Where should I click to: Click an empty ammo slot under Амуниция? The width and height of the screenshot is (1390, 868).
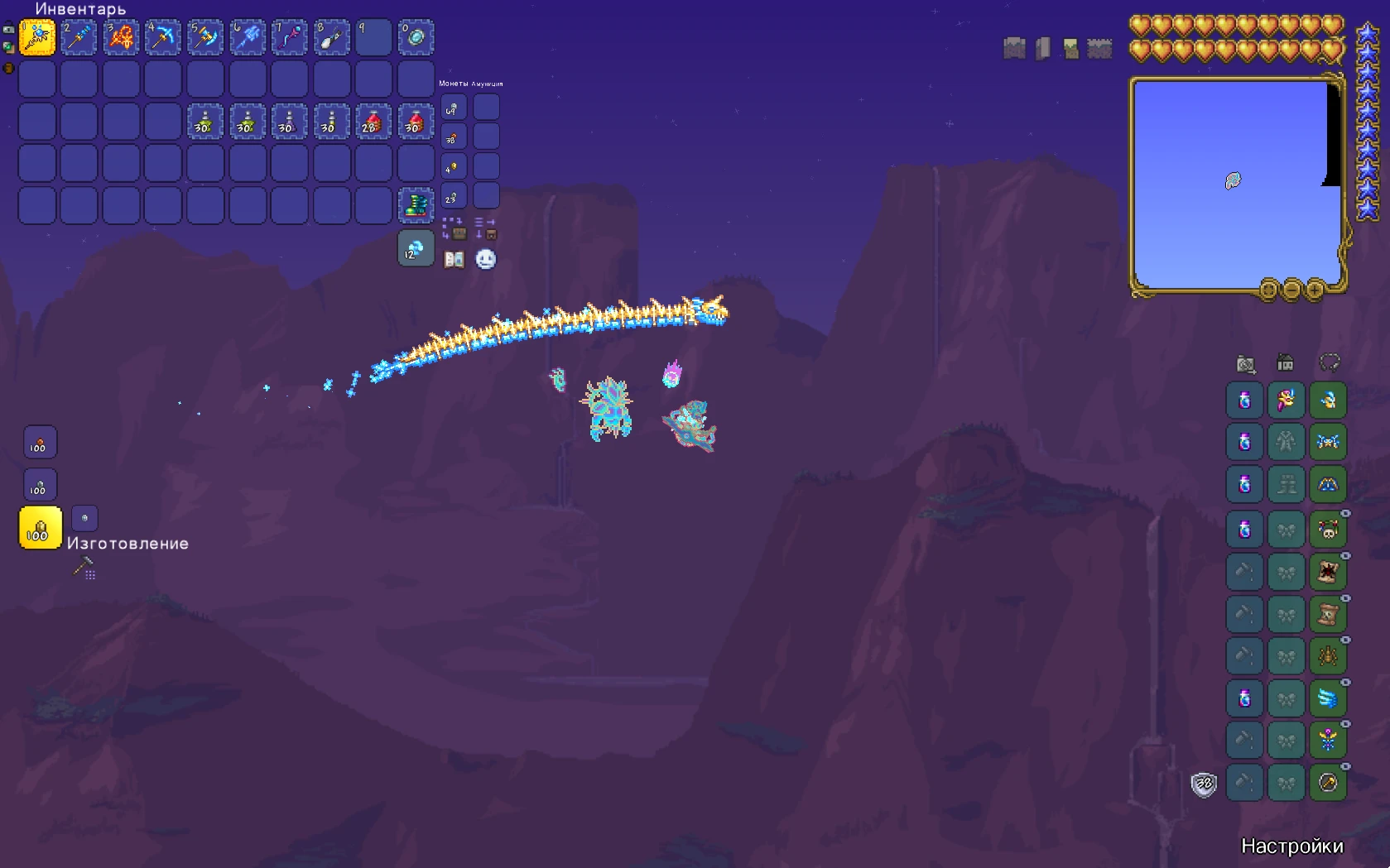487,107
